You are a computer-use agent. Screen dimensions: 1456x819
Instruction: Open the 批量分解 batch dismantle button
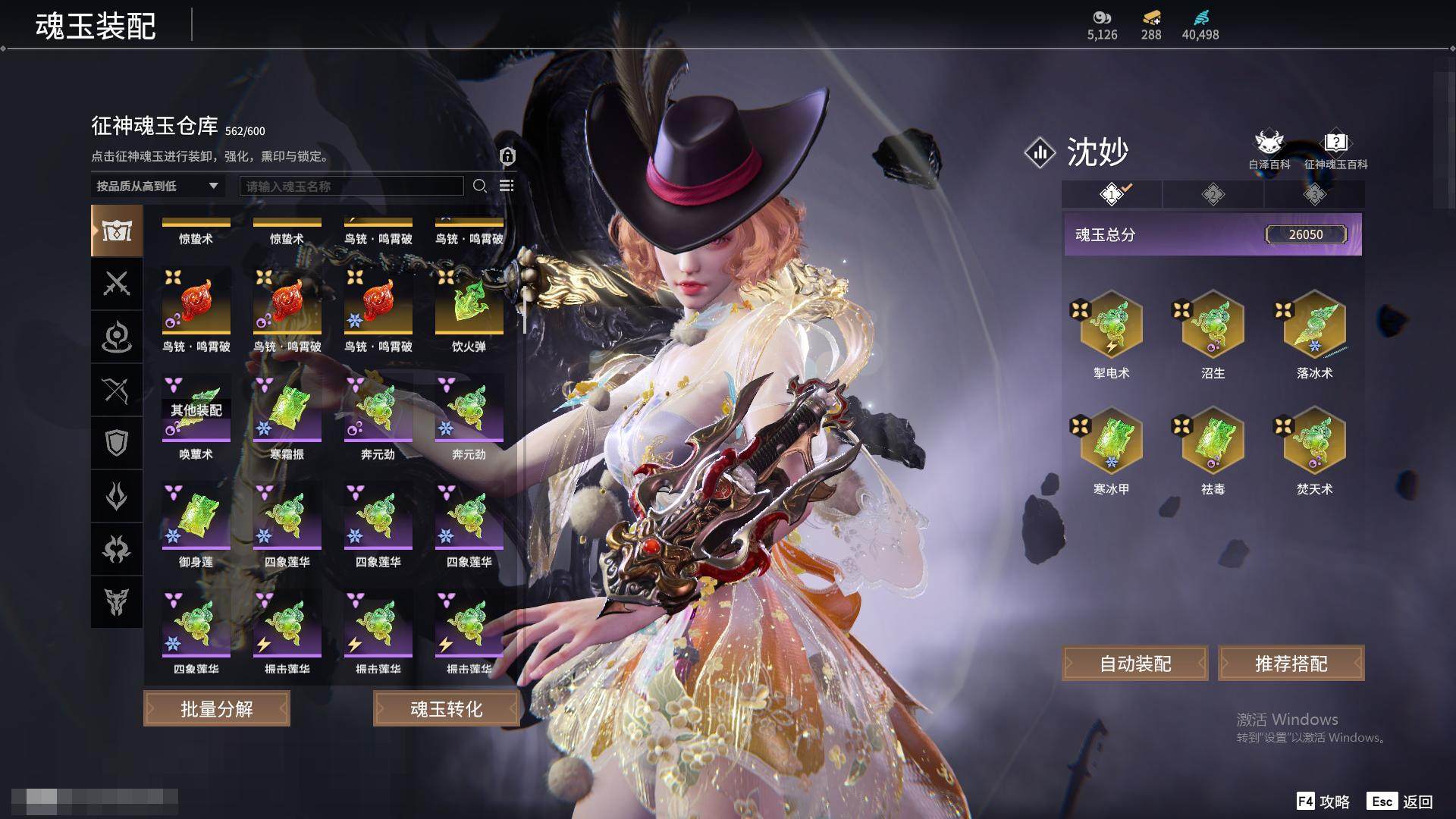[217, 709]
